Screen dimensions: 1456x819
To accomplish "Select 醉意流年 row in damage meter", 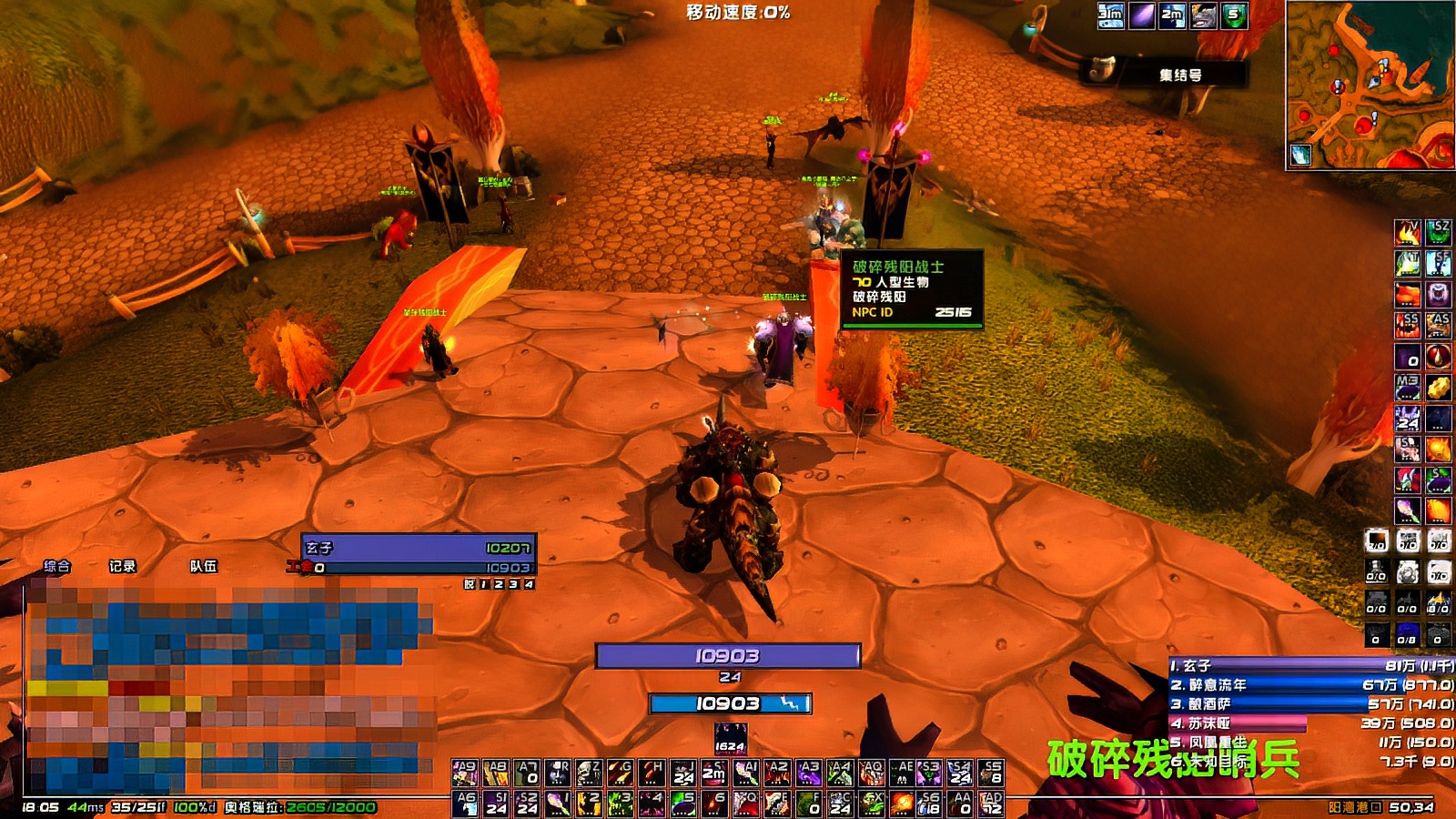I will 1310,685.
